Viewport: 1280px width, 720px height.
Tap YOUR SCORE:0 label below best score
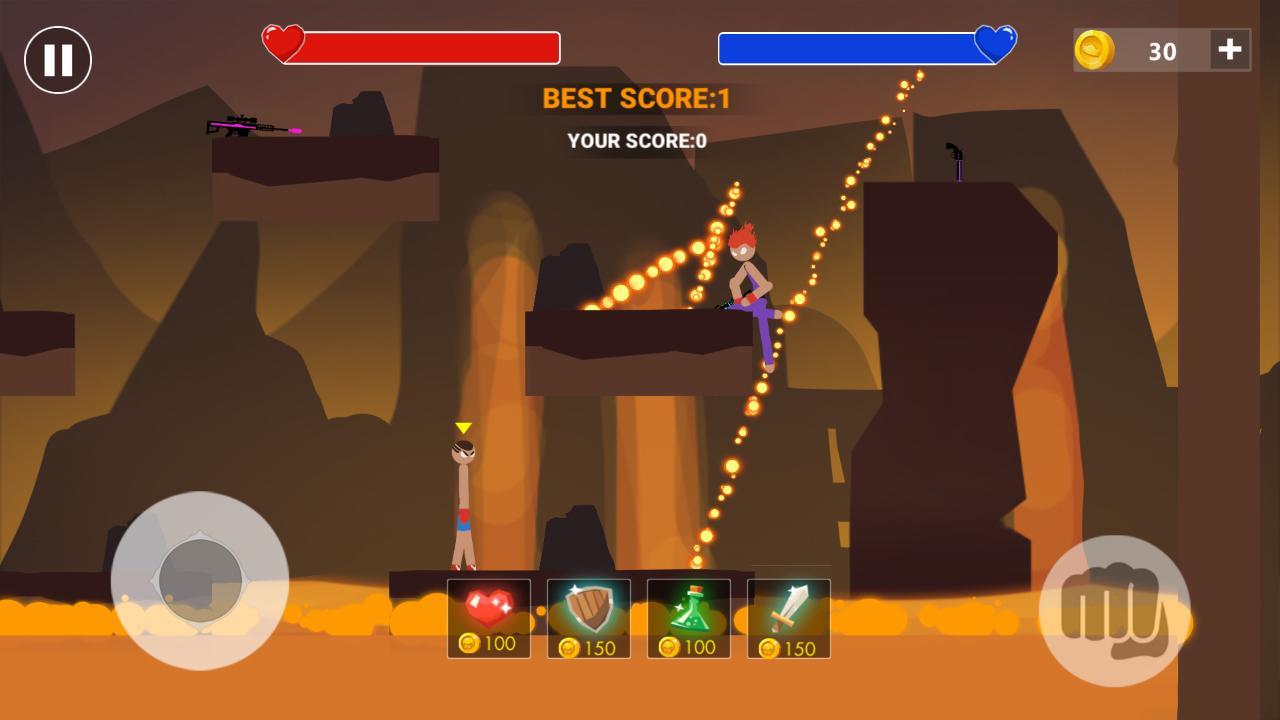click(x=637, y=140)
